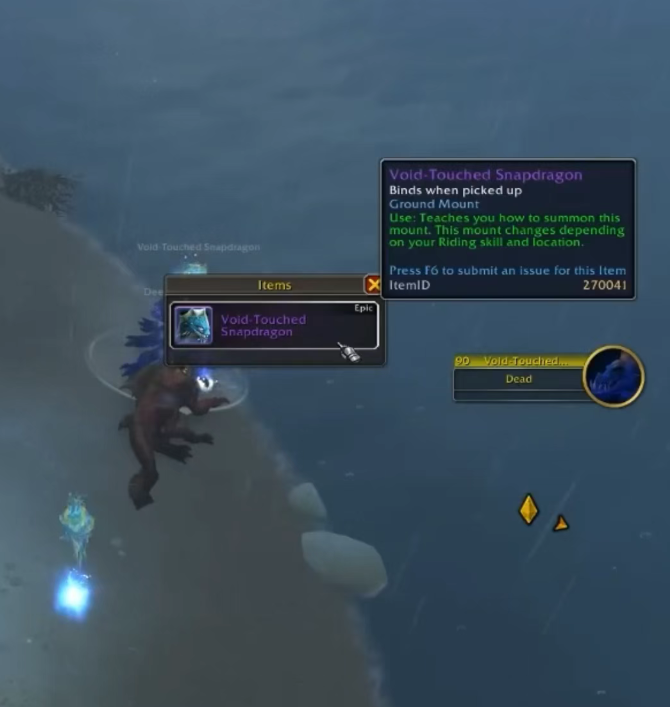
Task: Select the dead Void-Touched target frame
Action: click(518, 379)
